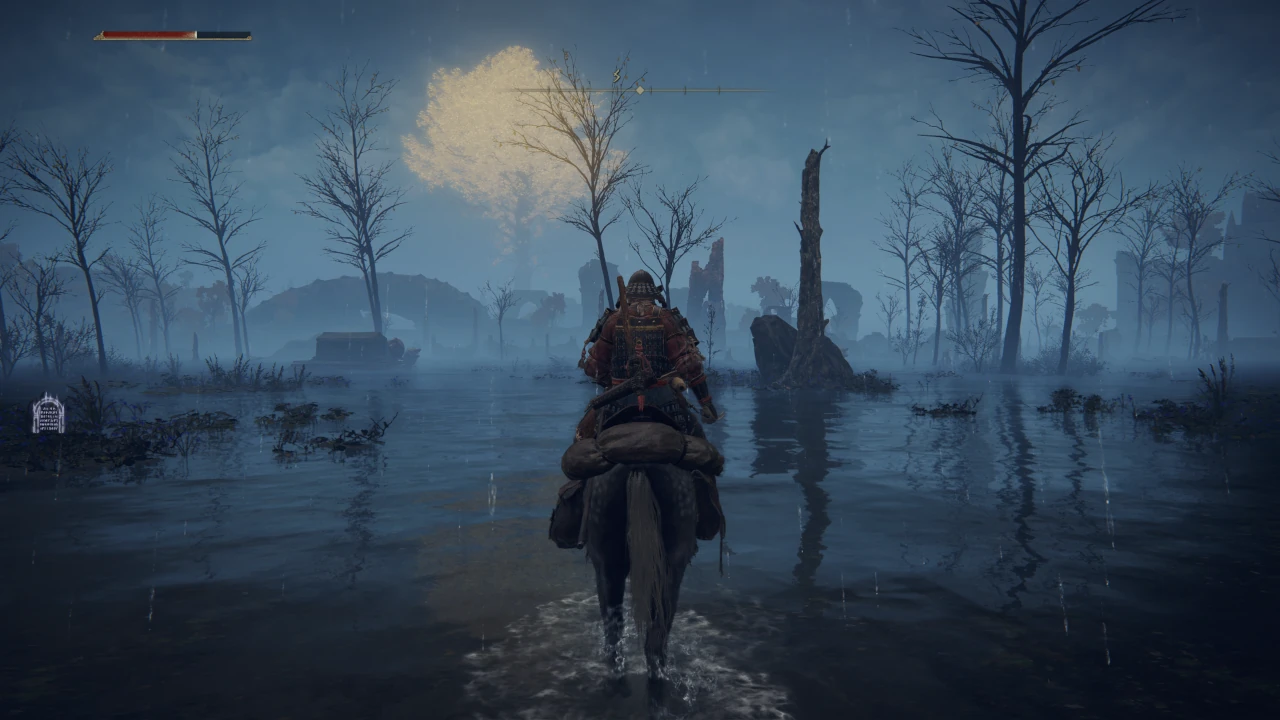Open the stone tablet message marker

pos(48,414)
